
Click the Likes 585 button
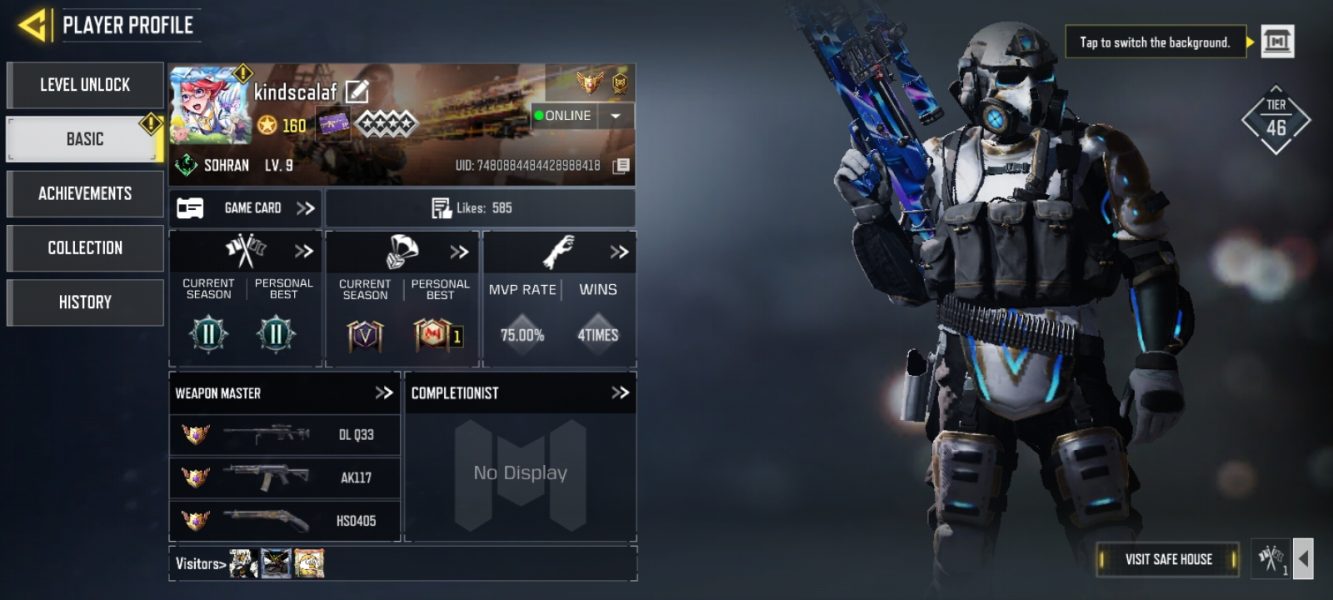tap(480, 208)
